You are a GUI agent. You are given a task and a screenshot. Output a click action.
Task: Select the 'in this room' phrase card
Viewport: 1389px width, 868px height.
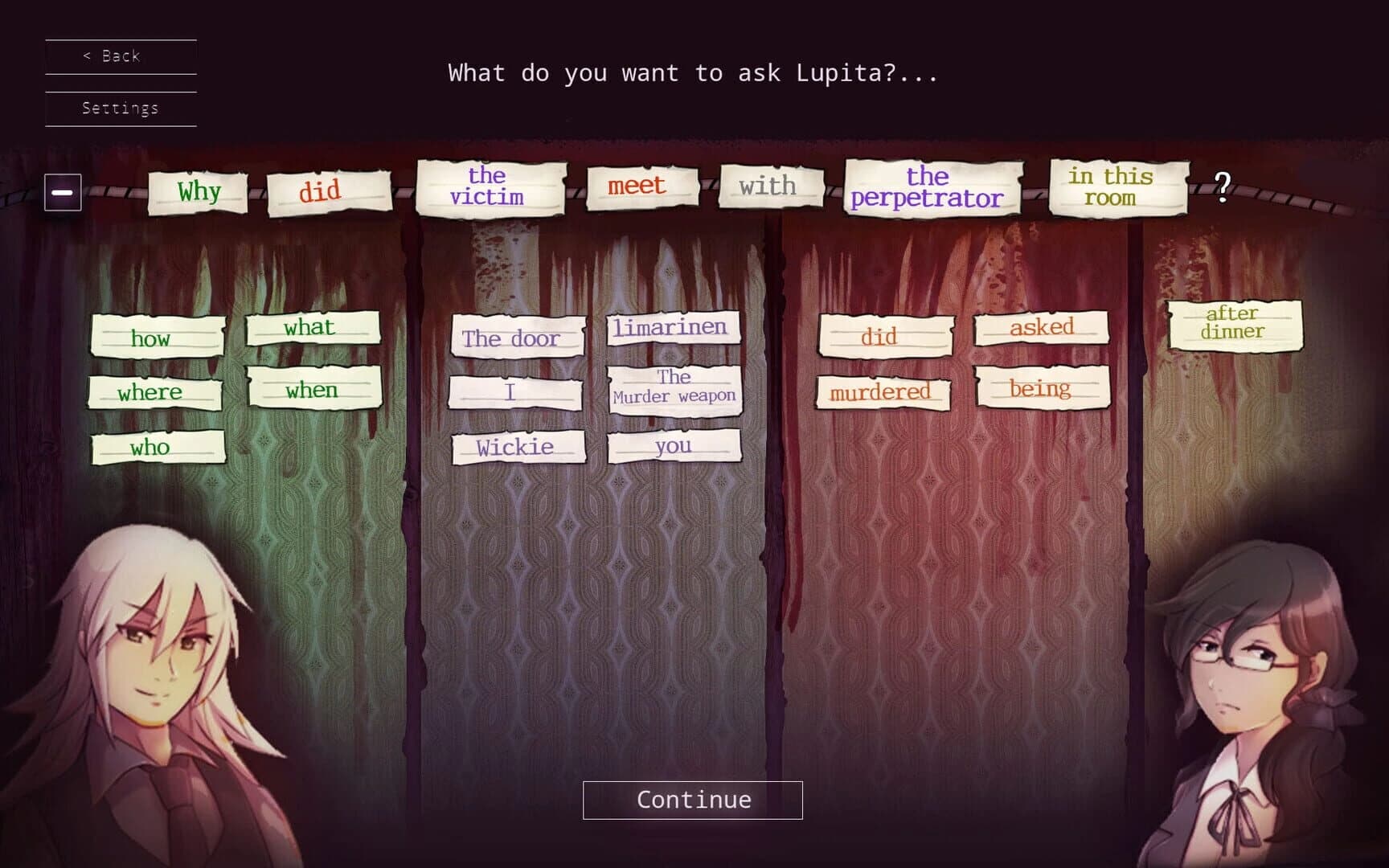click(x=1113, y=187)
